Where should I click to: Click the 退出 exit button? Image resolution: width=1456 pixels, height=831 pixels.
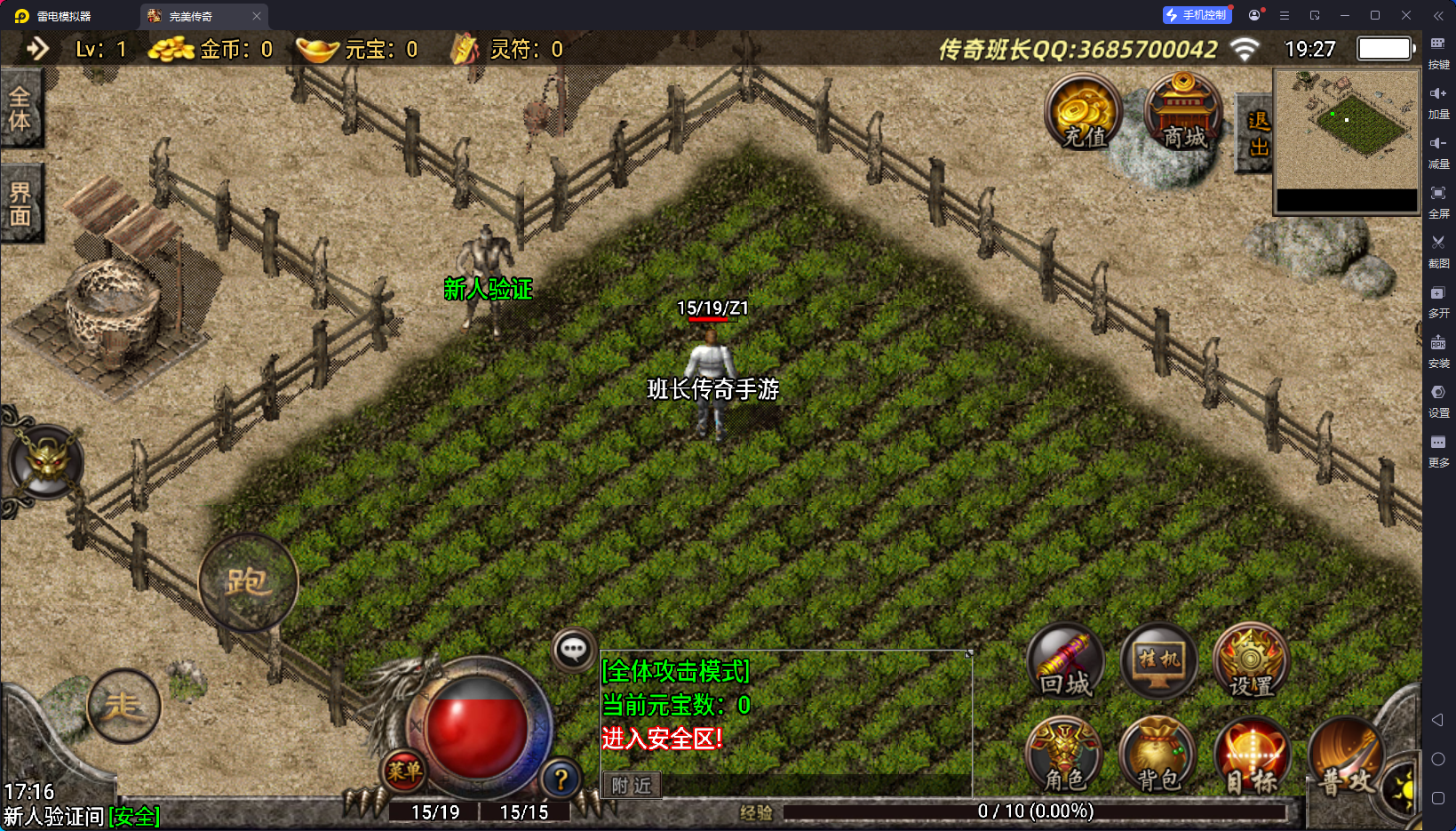[x=1257, y=133]
